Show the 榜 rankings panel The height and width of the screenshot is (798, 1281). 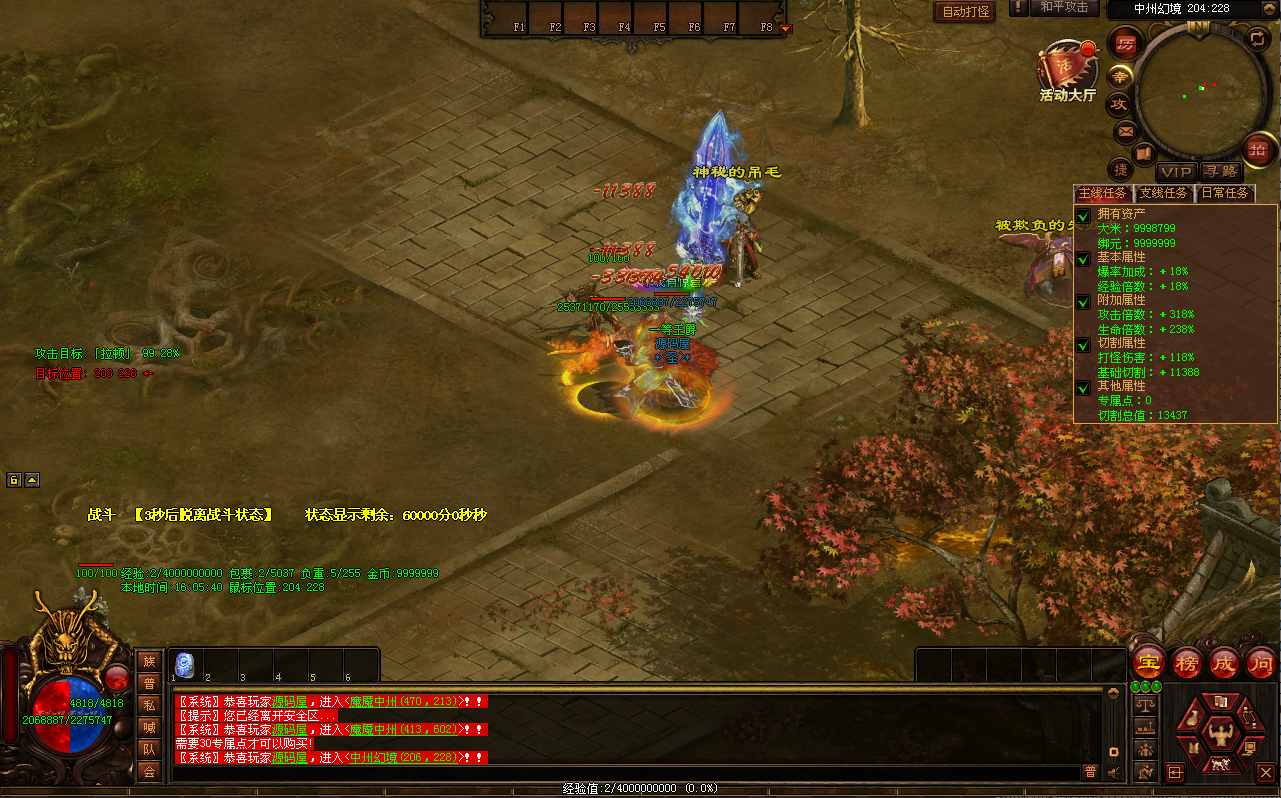click(x=1186, y=662)
